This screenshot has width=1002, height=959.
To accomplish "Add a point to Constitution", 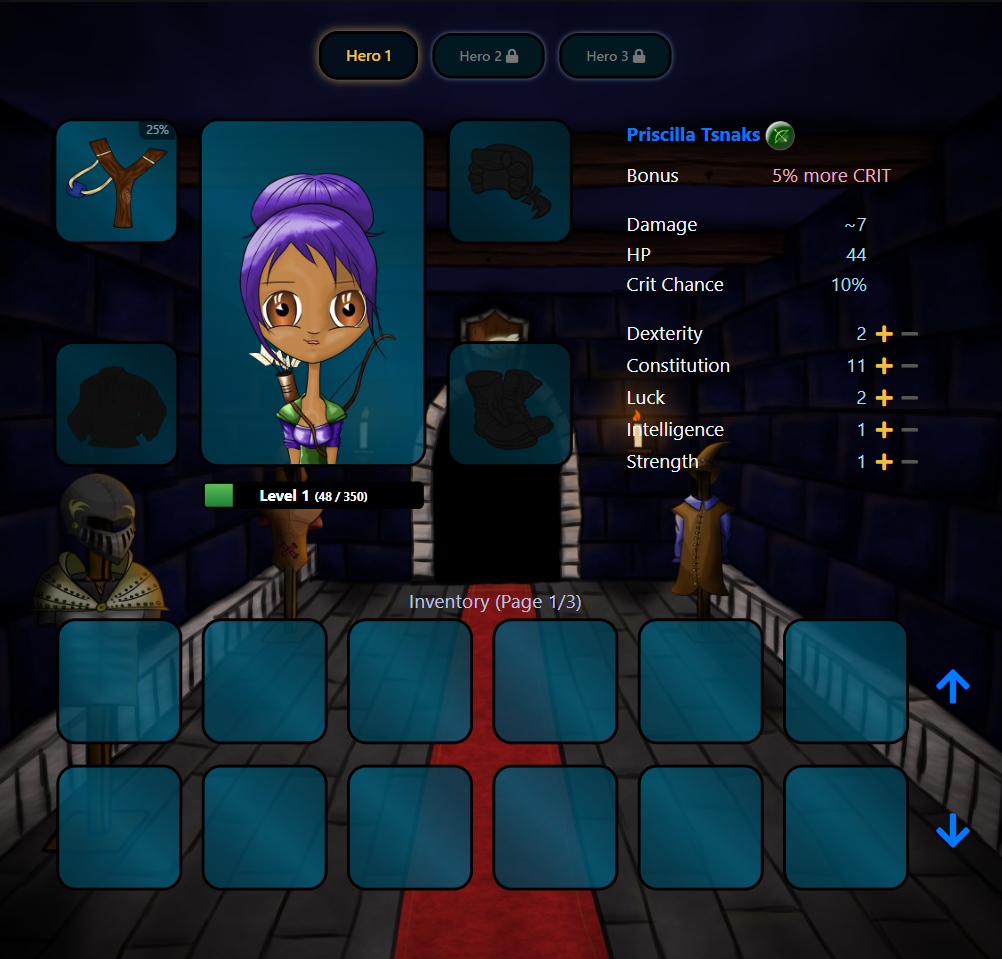I will (884, 366).
